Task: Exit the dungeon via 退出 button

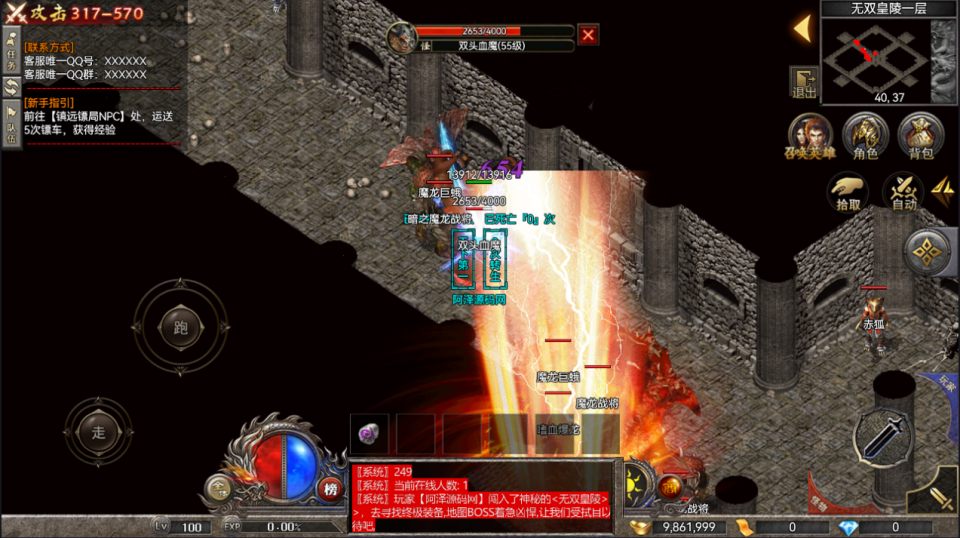Action: point(804,83)
